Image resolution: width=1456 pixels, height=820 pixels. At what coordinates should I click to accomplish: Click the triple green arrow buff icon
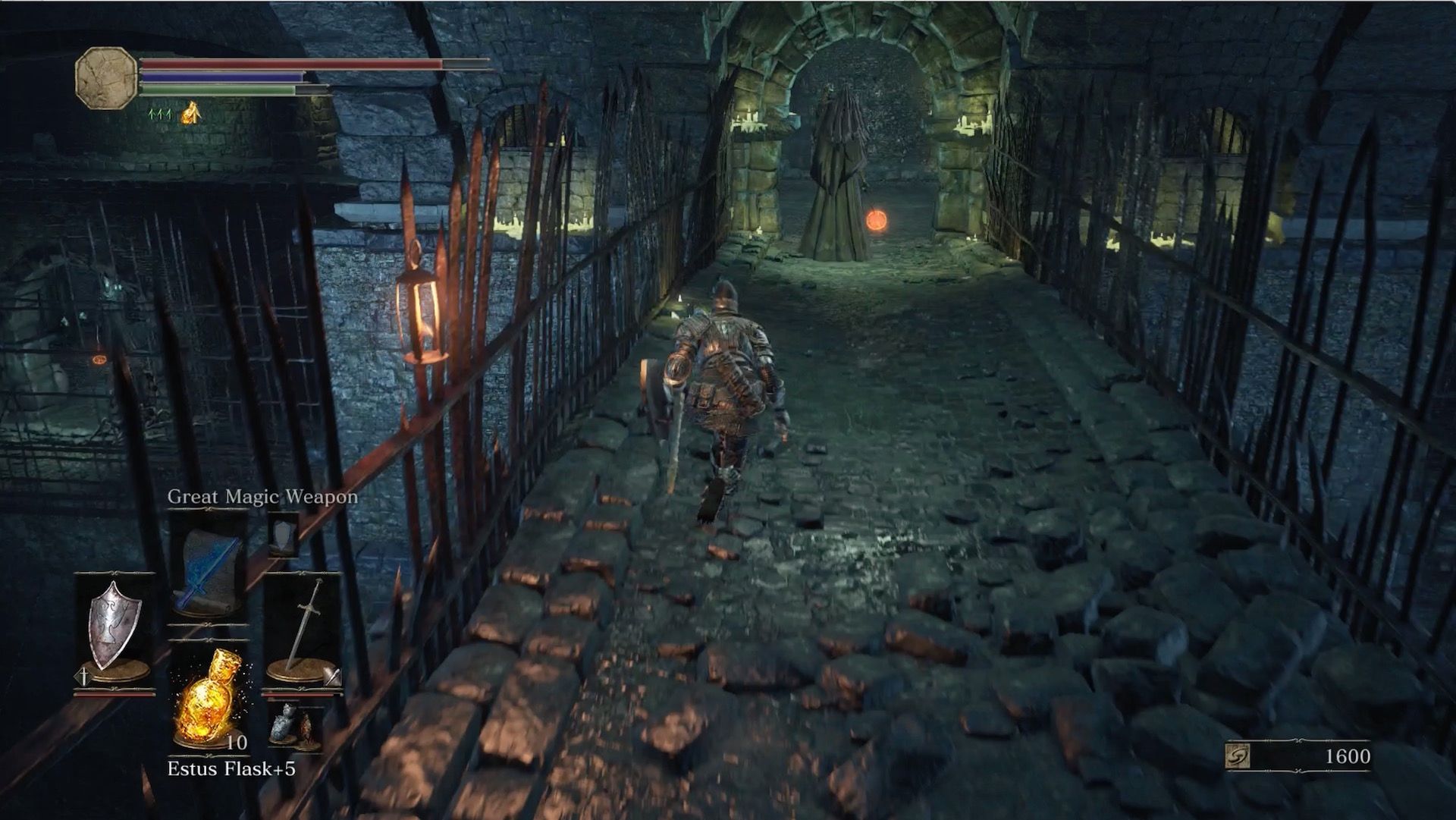click(160, 115)
